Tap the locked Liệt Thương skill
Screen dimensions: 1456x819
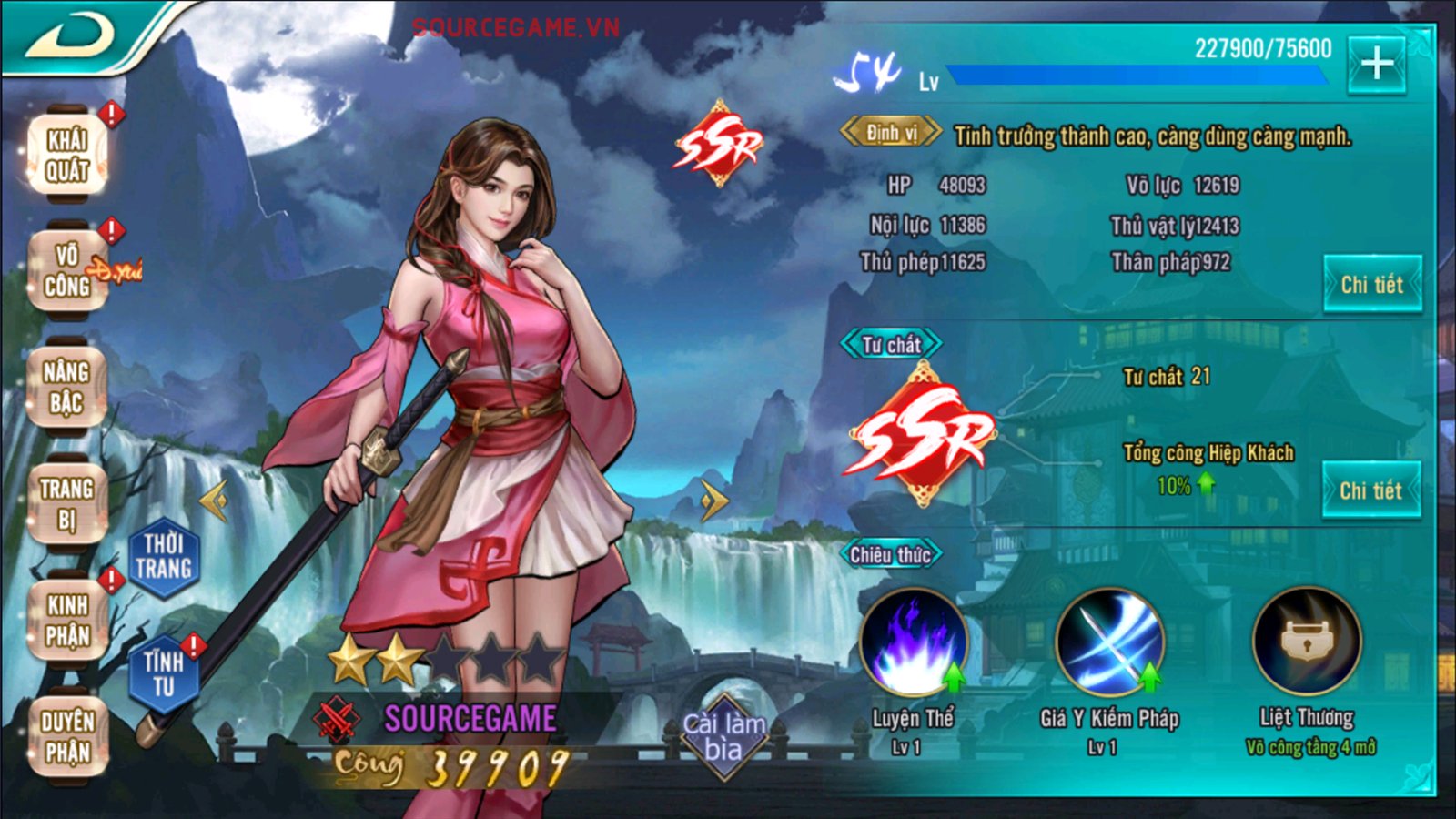pos(1307,642)
